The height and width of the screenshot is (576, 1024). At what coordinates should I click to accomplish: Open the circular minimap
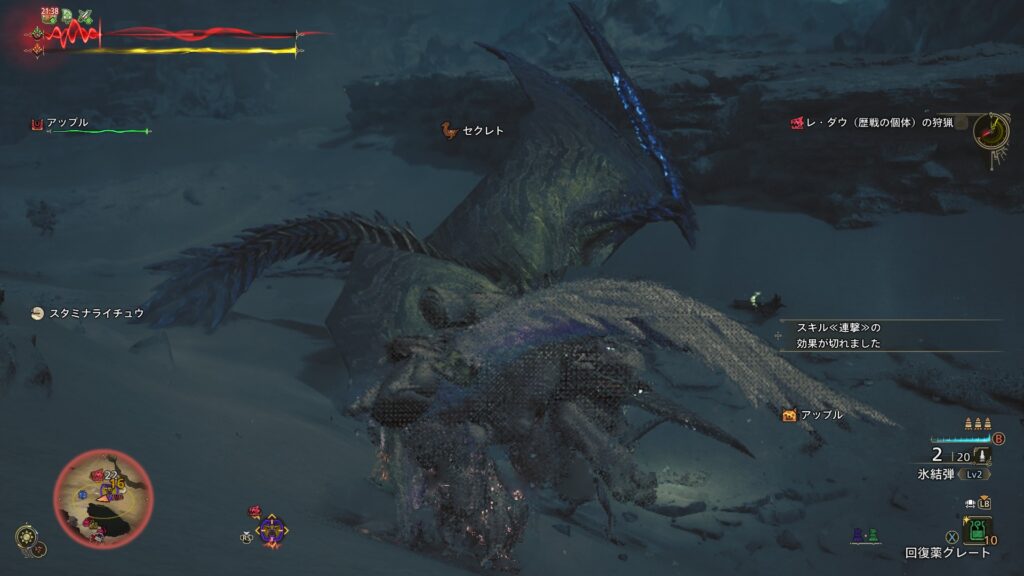coord(103,497)
